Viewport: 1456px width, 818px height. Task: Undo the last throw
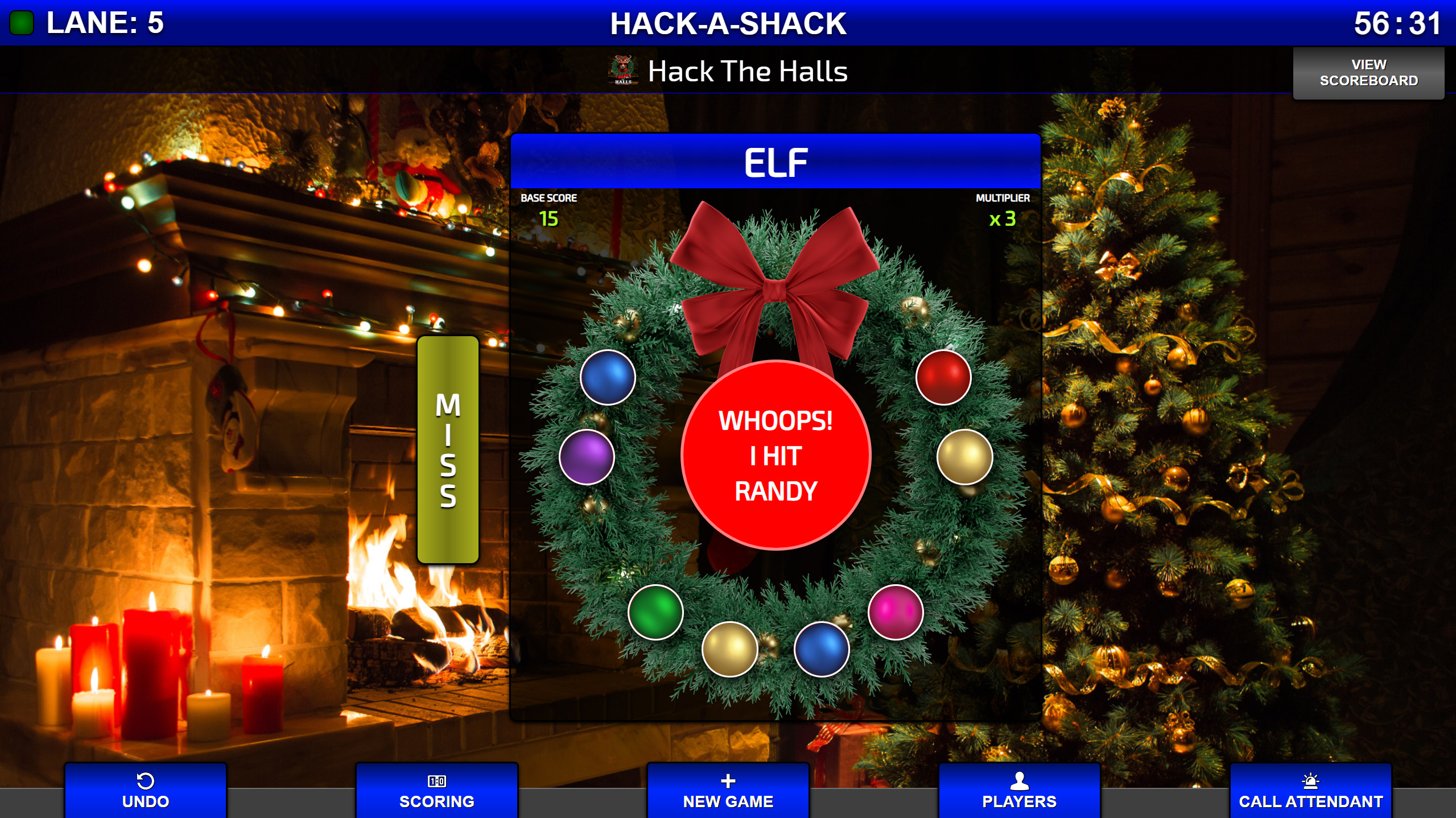[x=146, y=791]
